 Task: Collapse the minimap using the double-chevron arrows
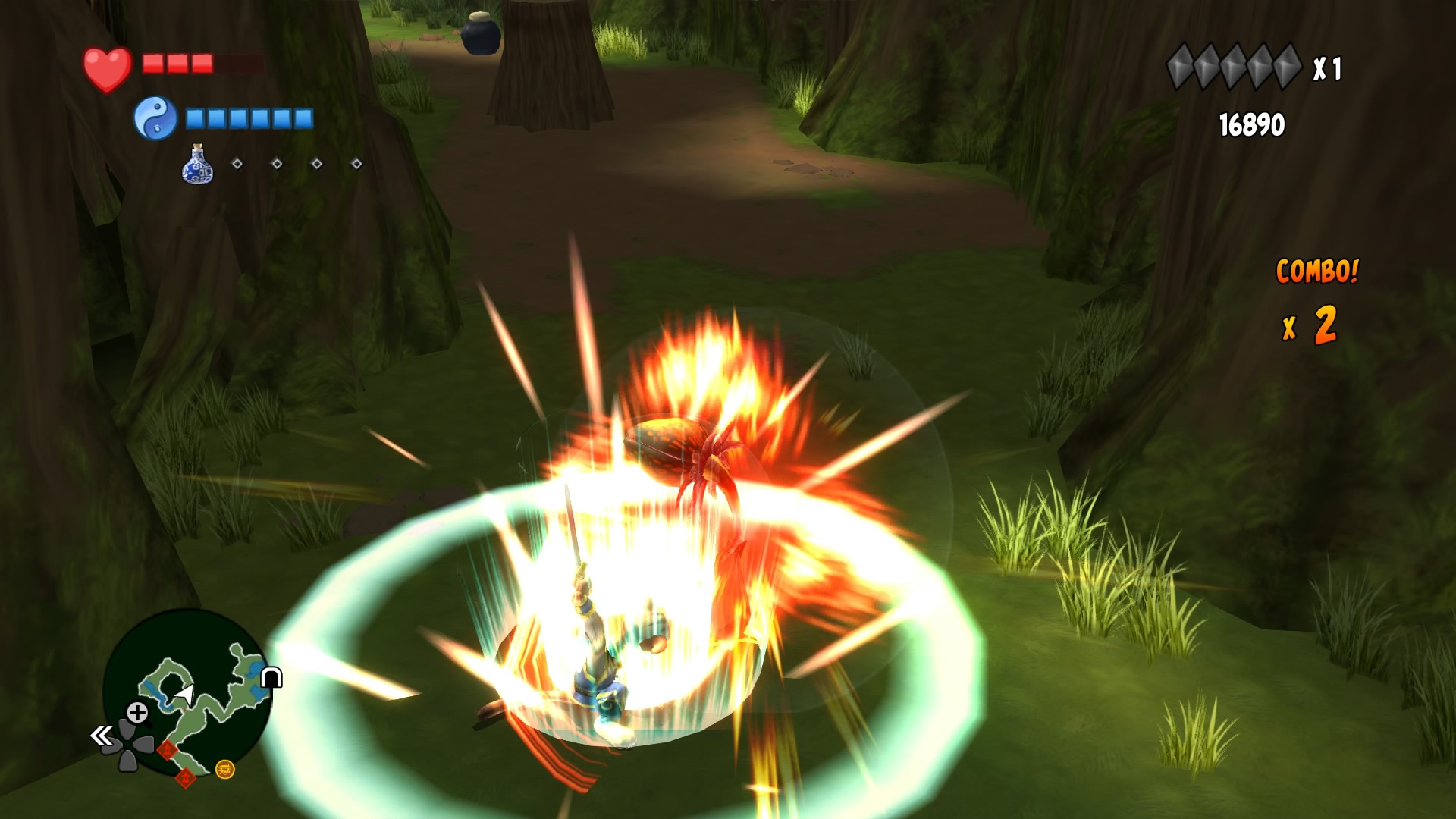100,736
